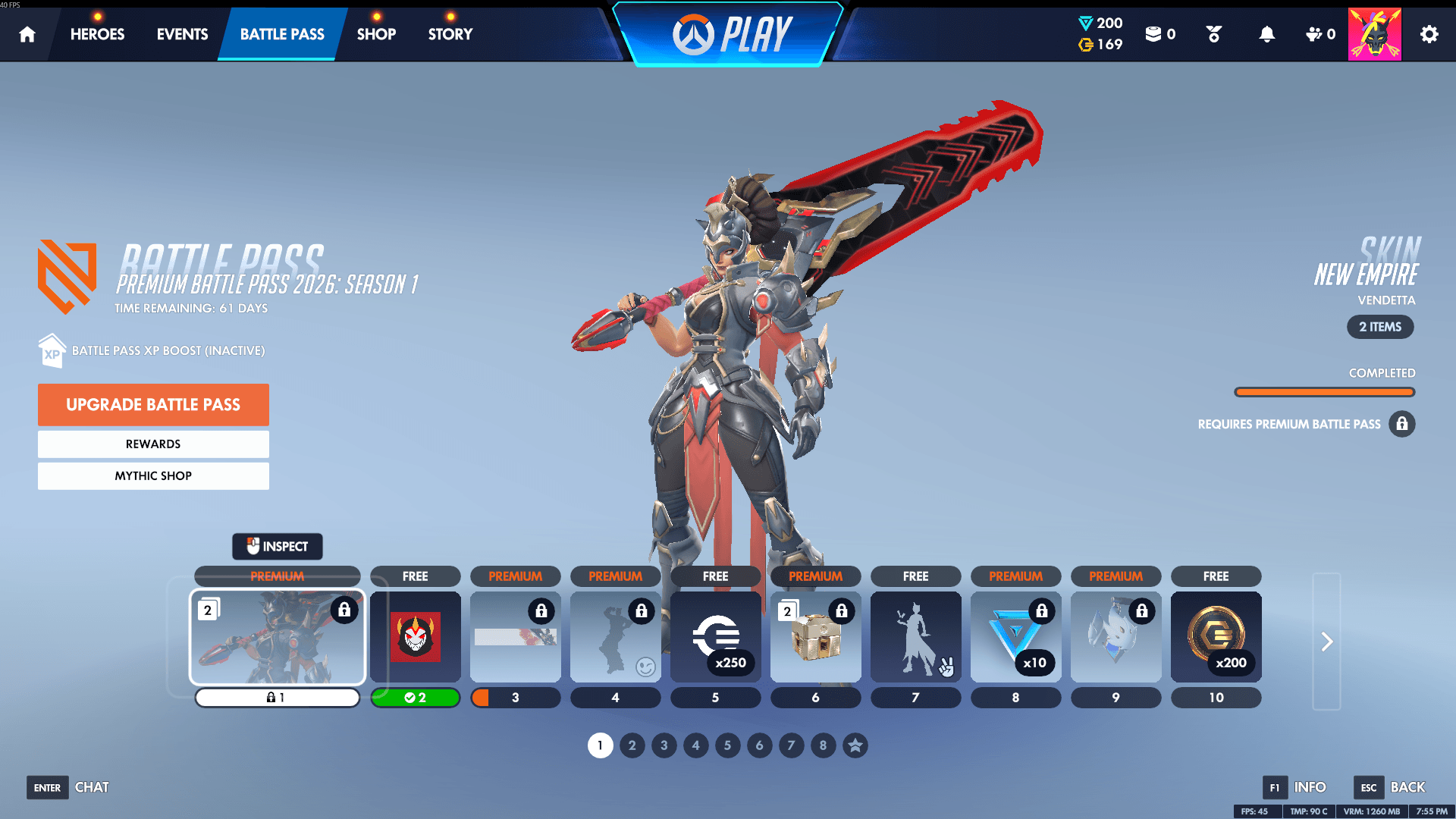Click the lock icon on tier 3 reward
This screenshot has height=819, width=1456.
540,611
